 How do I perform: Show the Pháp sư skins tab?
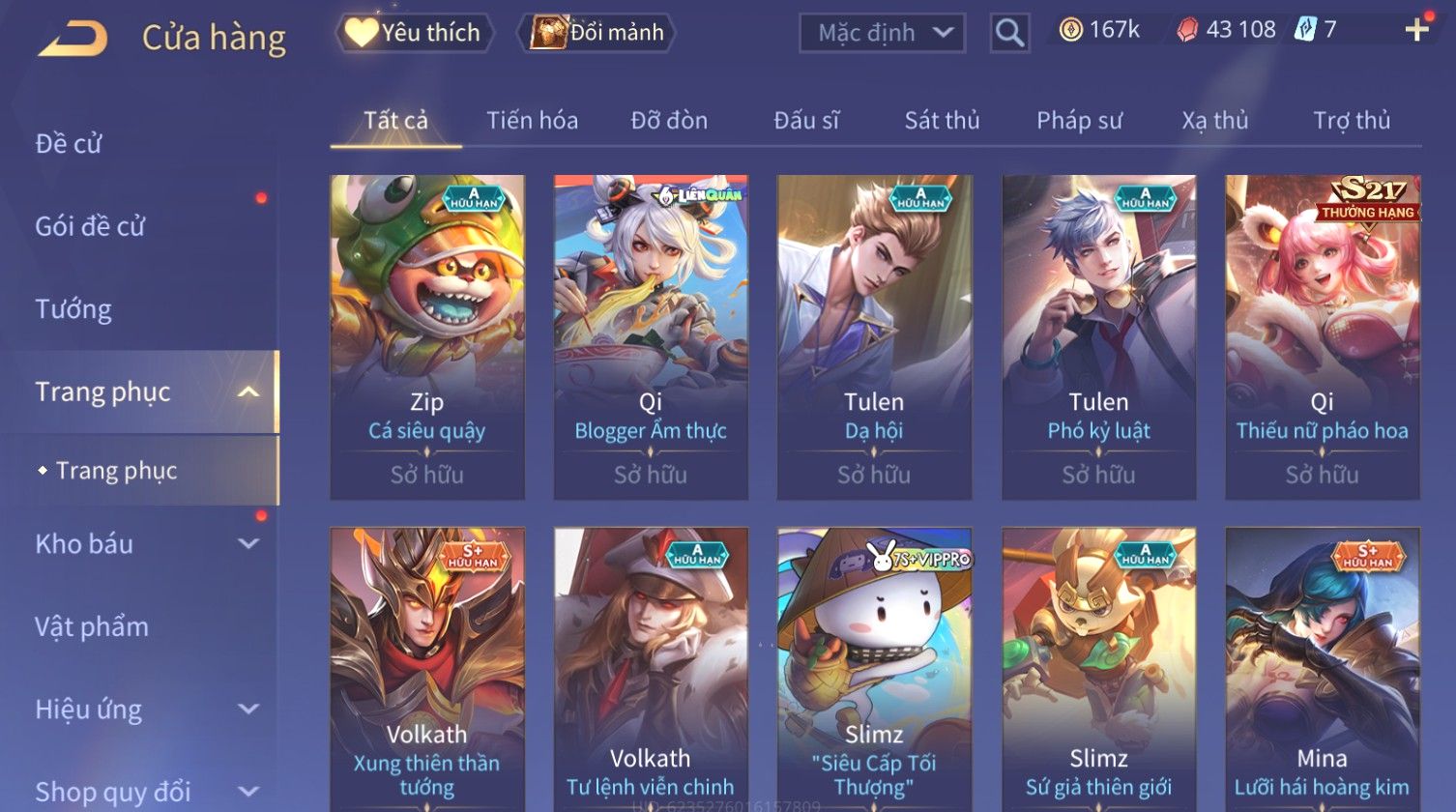tap(1079, 121)
